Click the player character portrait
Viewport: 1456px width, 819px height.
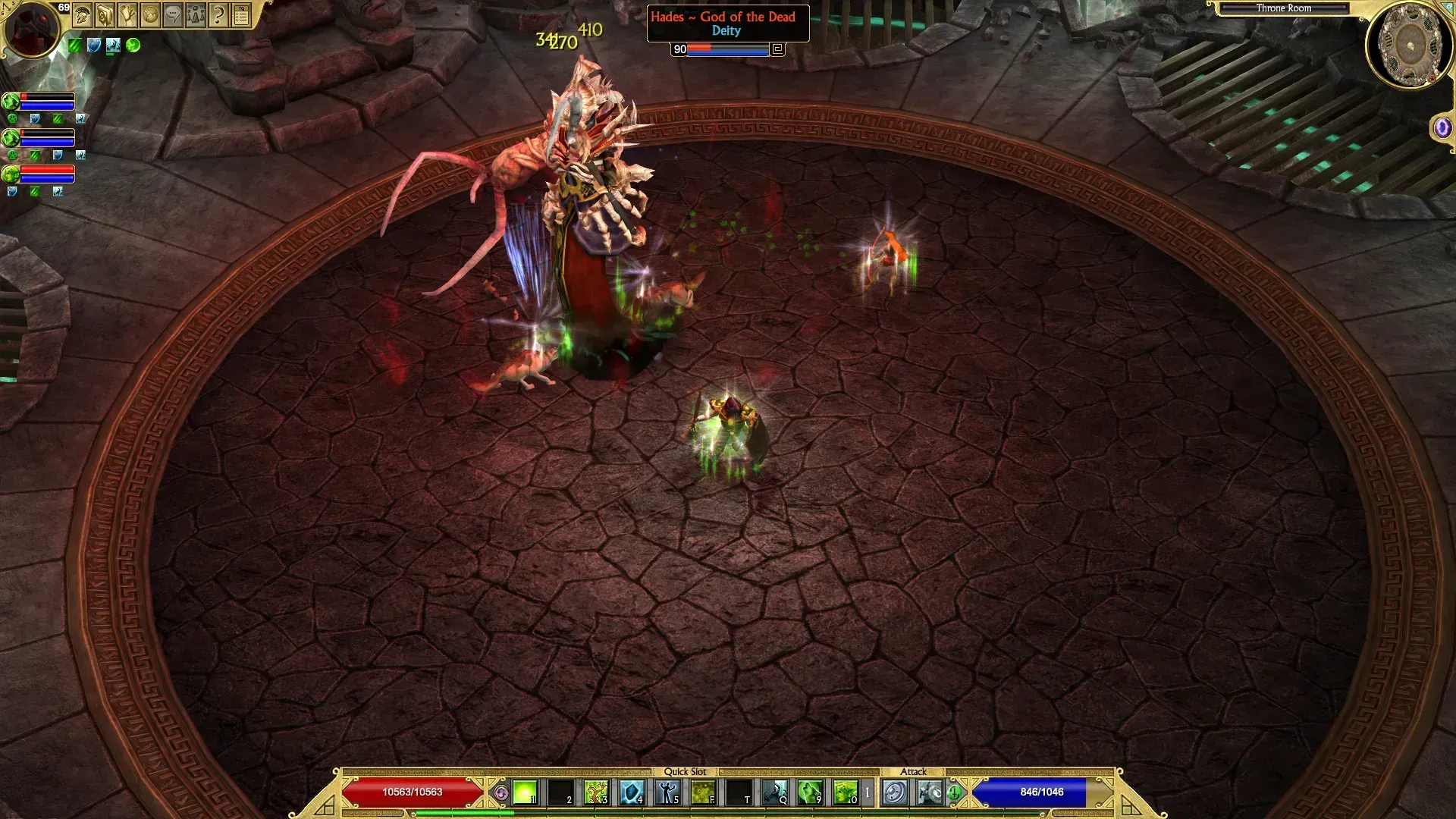(32, 30)
